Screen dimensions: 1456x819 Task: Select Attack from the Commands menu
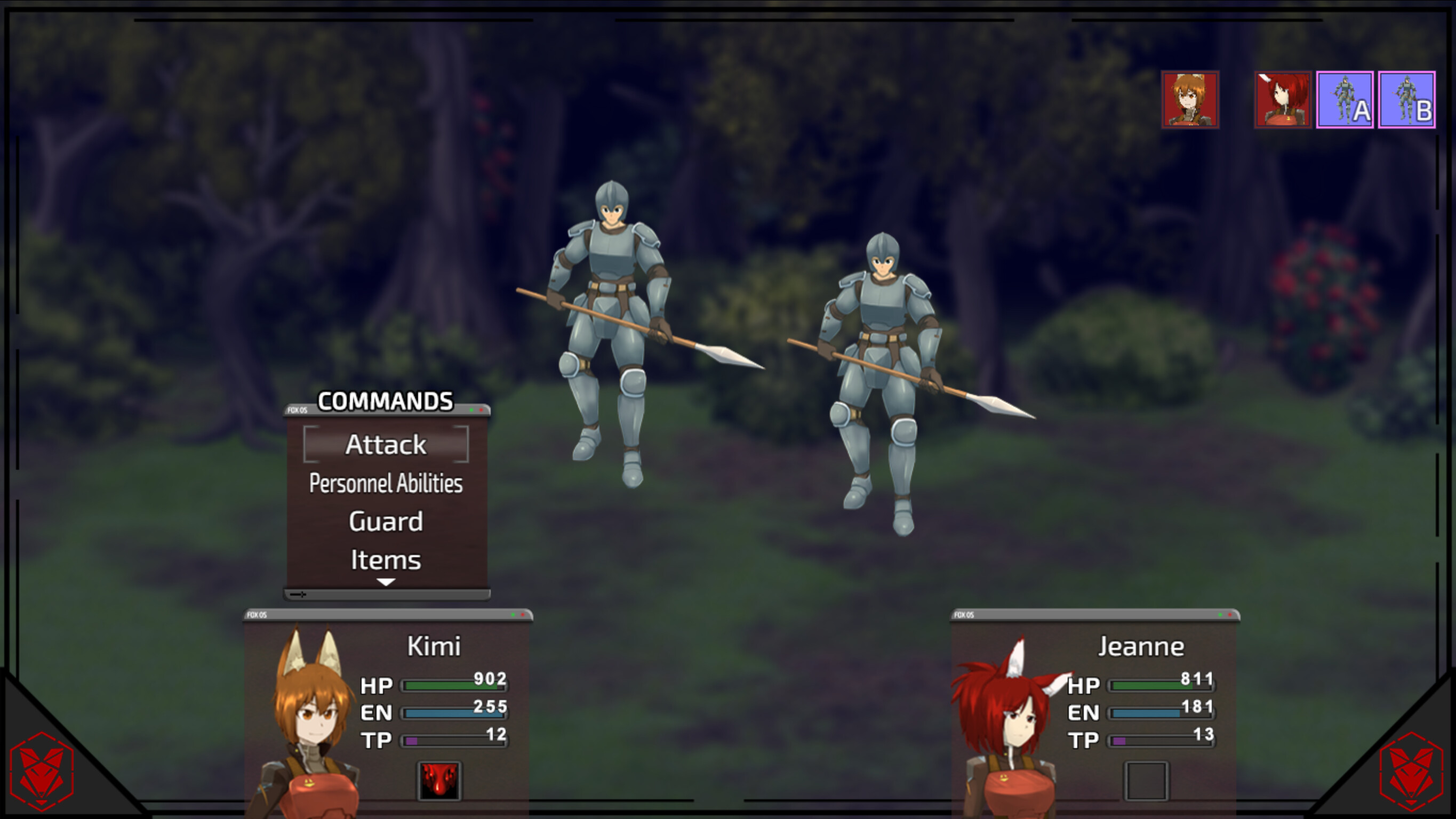(x=386, y=445)
